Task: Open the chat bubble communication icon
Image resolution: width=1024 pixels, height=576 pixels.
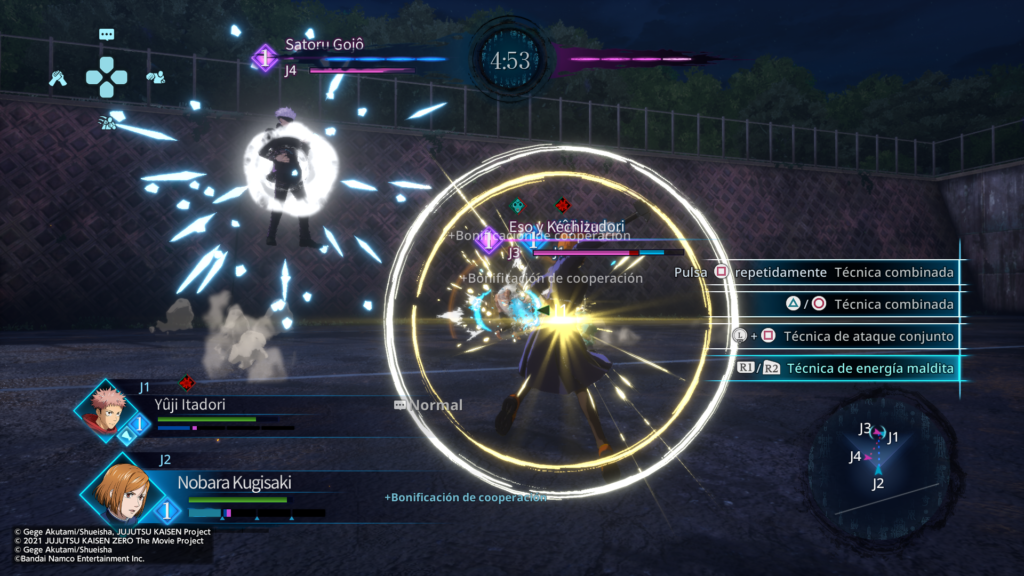Action: point(107,34)
